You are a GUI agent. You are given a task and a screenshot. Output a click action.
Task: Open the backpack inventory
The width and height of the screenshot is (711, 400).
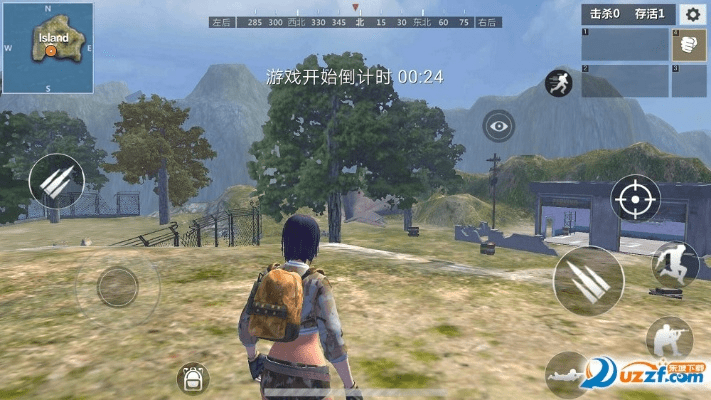[192, 379]
